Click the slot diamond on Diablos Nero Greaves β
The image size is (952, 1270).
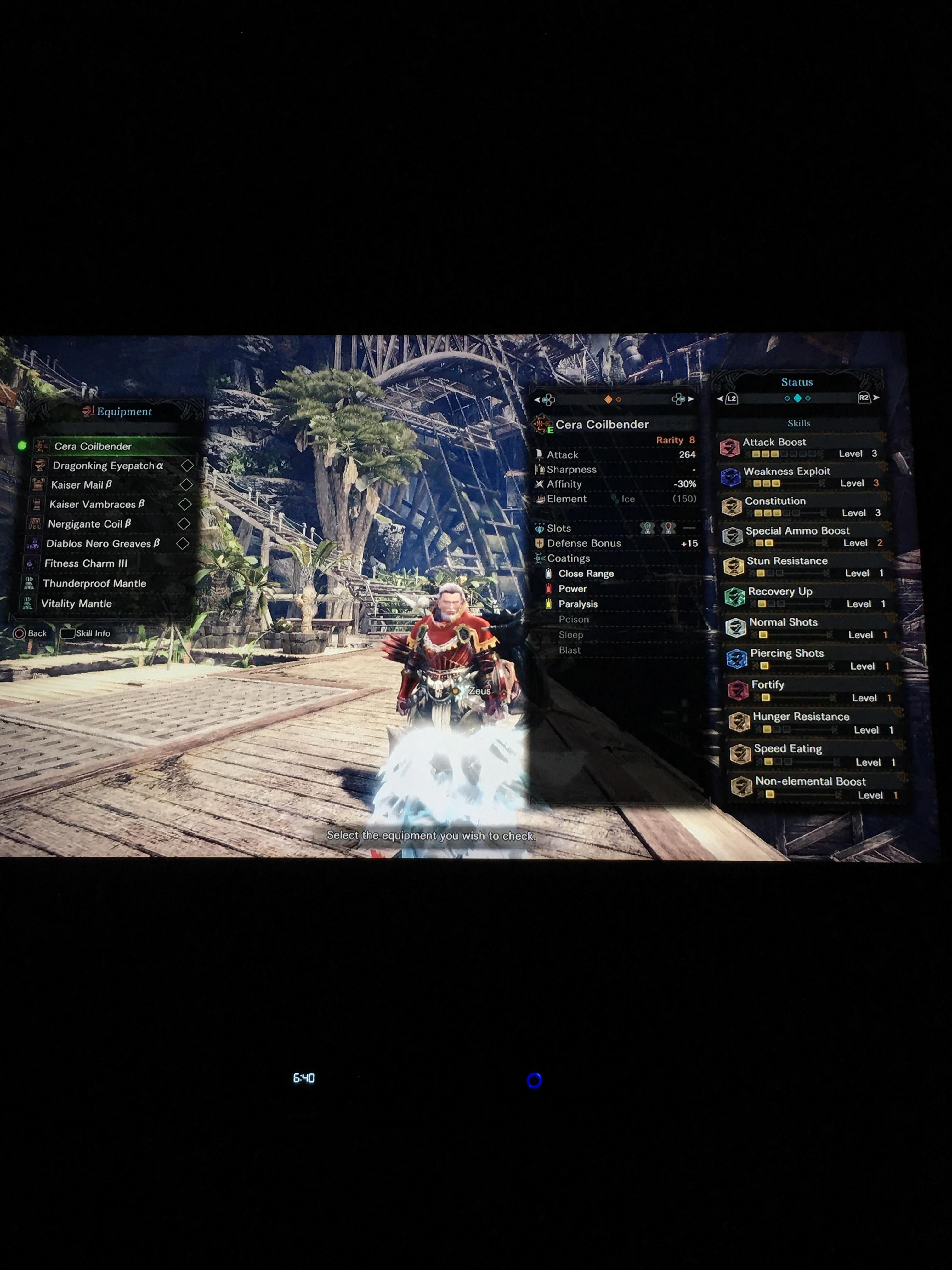click(x=184, y=544)
